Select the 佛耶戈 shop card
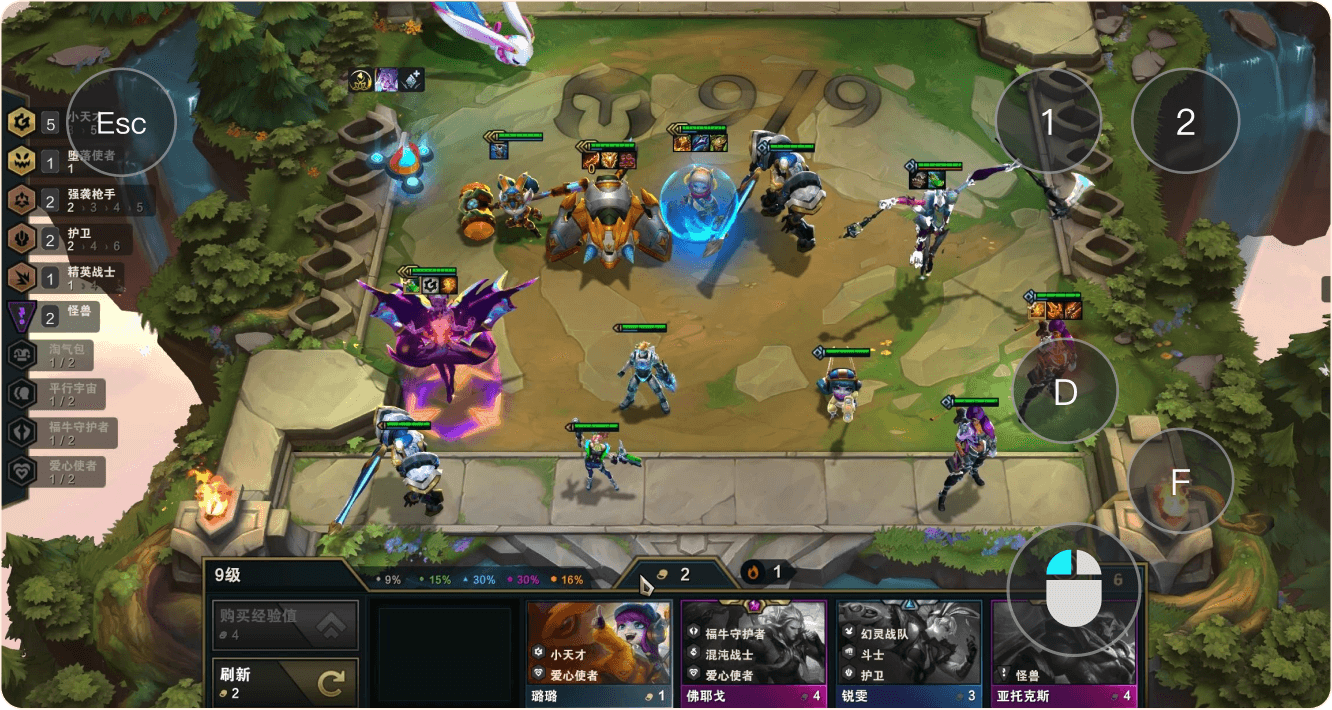1332x710 pixels. point(754,652)
